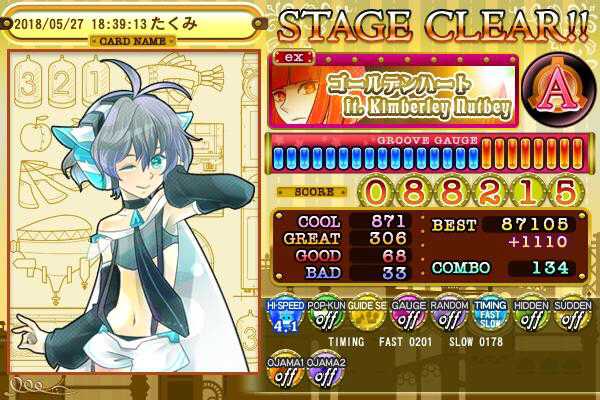
Task: Select the TIMING fast/slow option icon
Action: (490, 317)
